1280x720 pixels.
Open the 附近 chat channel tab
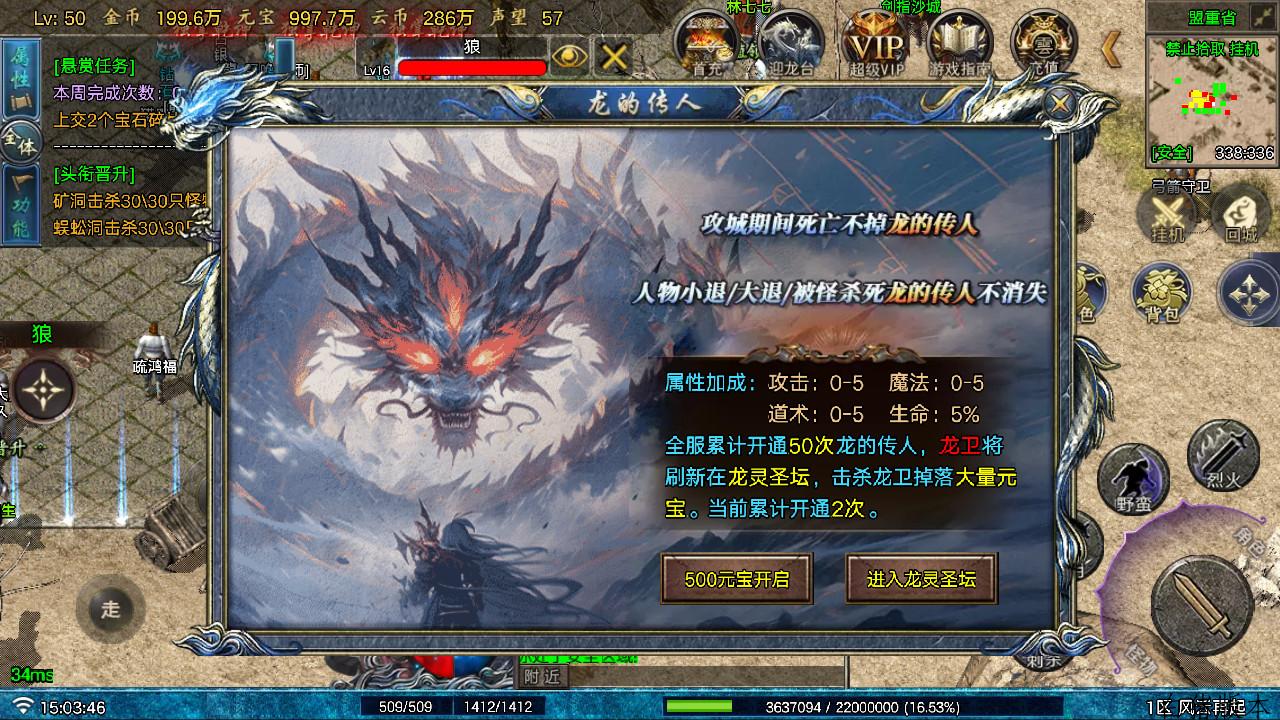545,677
